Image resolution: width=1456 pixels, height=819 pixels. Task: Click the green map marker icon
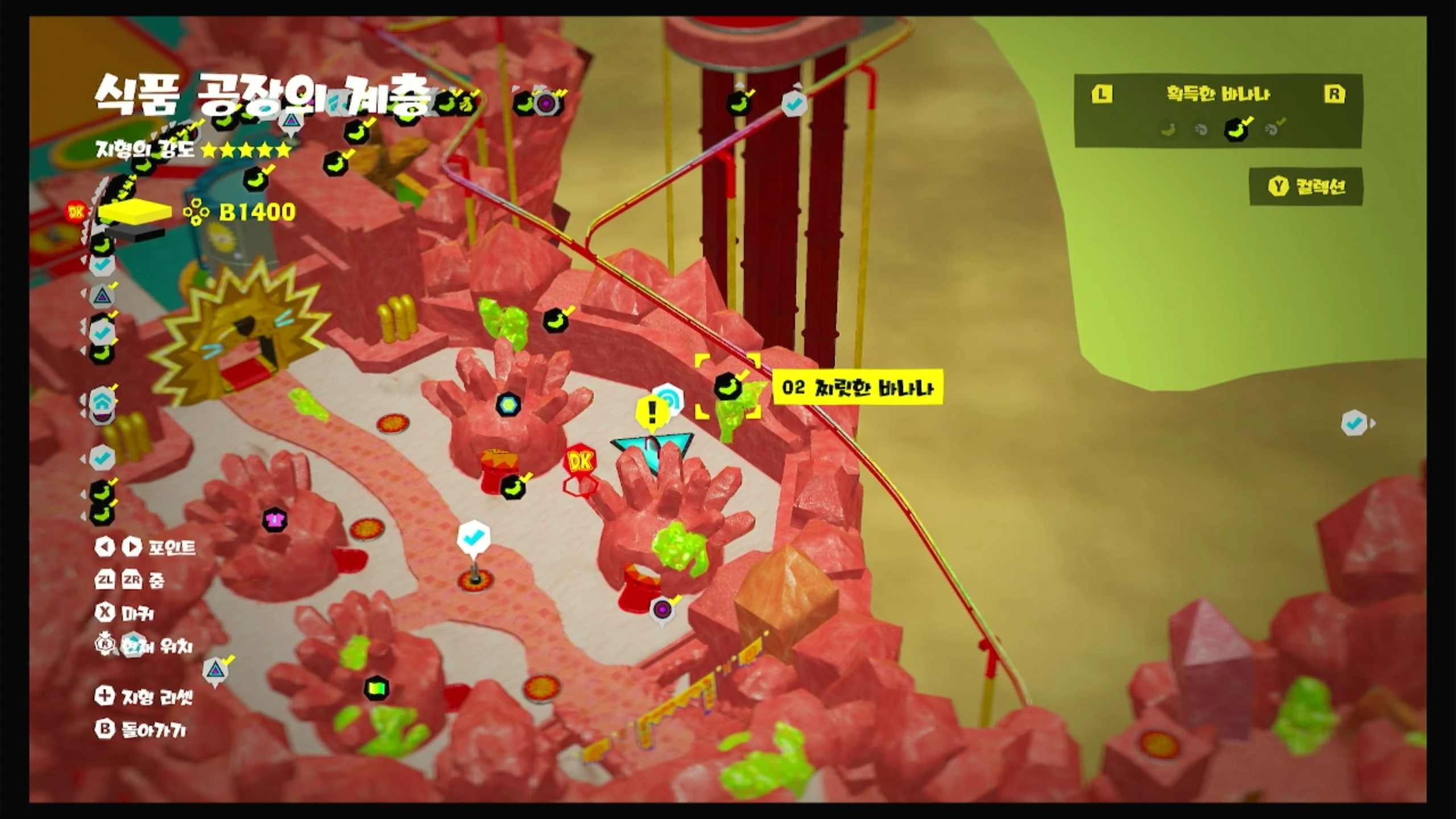tap(376, 689)
